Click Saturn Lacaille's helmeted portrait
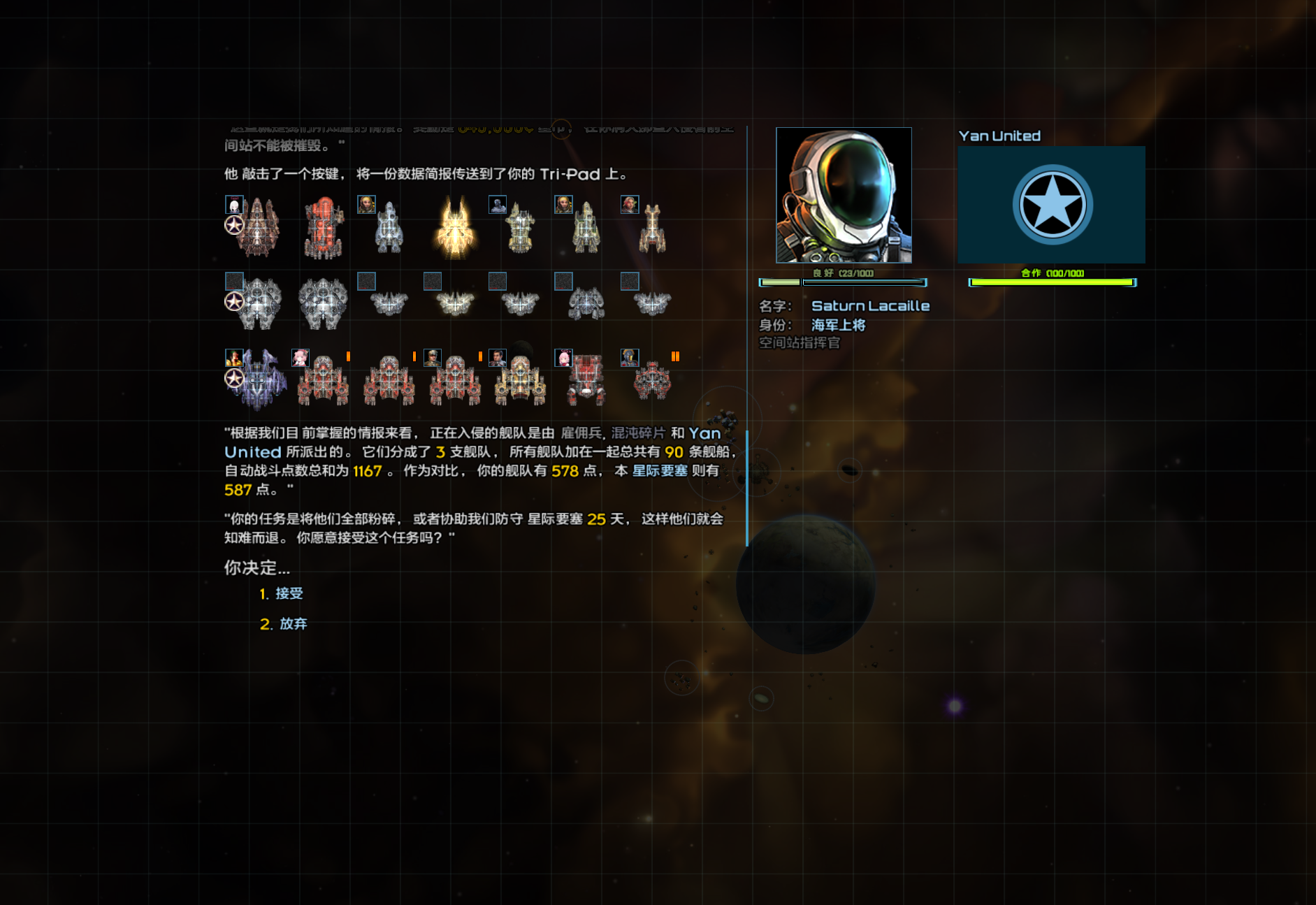1316x905 pixels. click(844, 195)
